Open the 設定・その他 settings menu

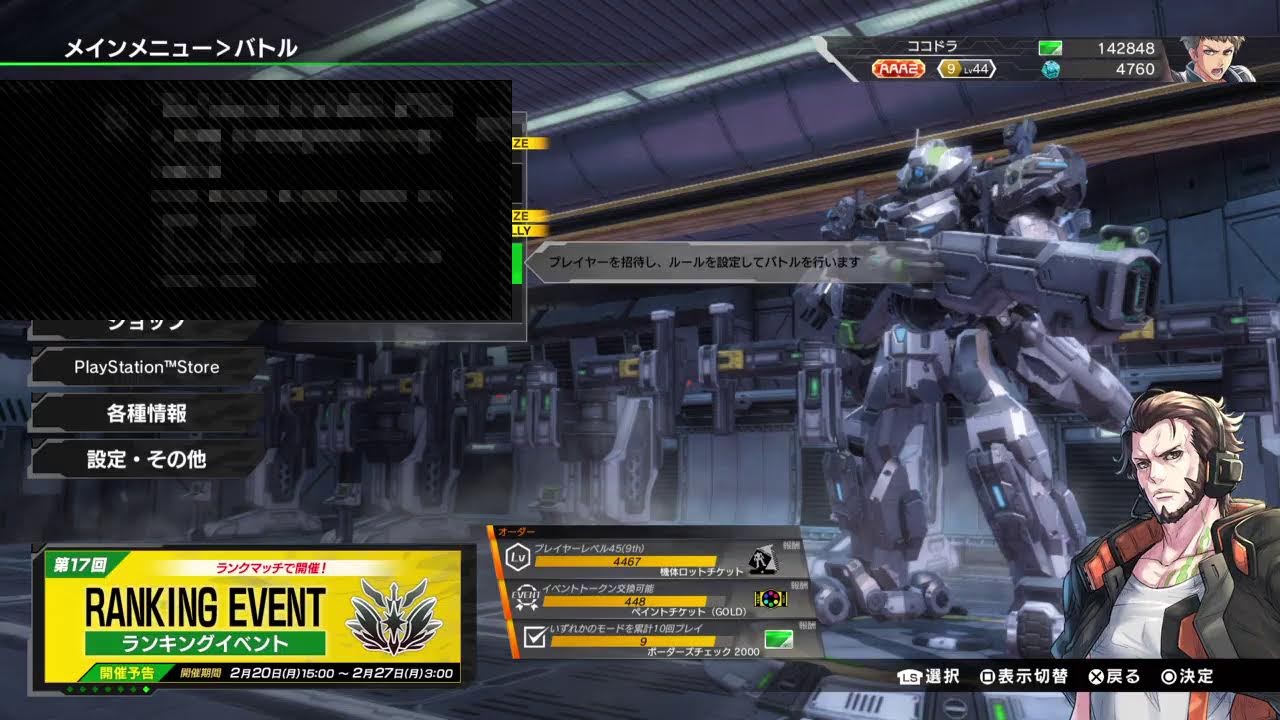147,459
